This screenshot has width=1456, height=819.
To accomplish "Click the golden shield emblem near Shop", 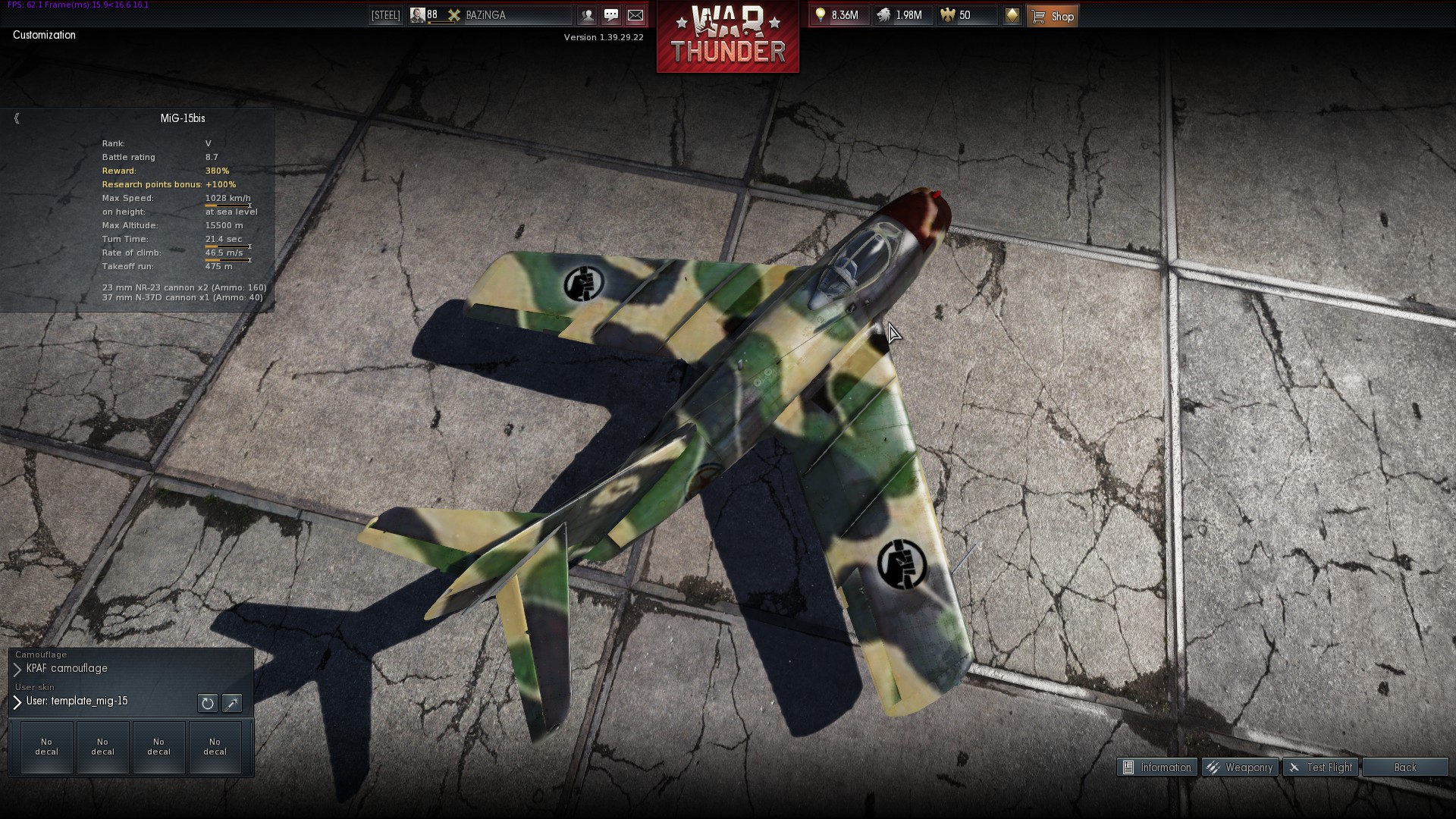I will coord(1013,15).
